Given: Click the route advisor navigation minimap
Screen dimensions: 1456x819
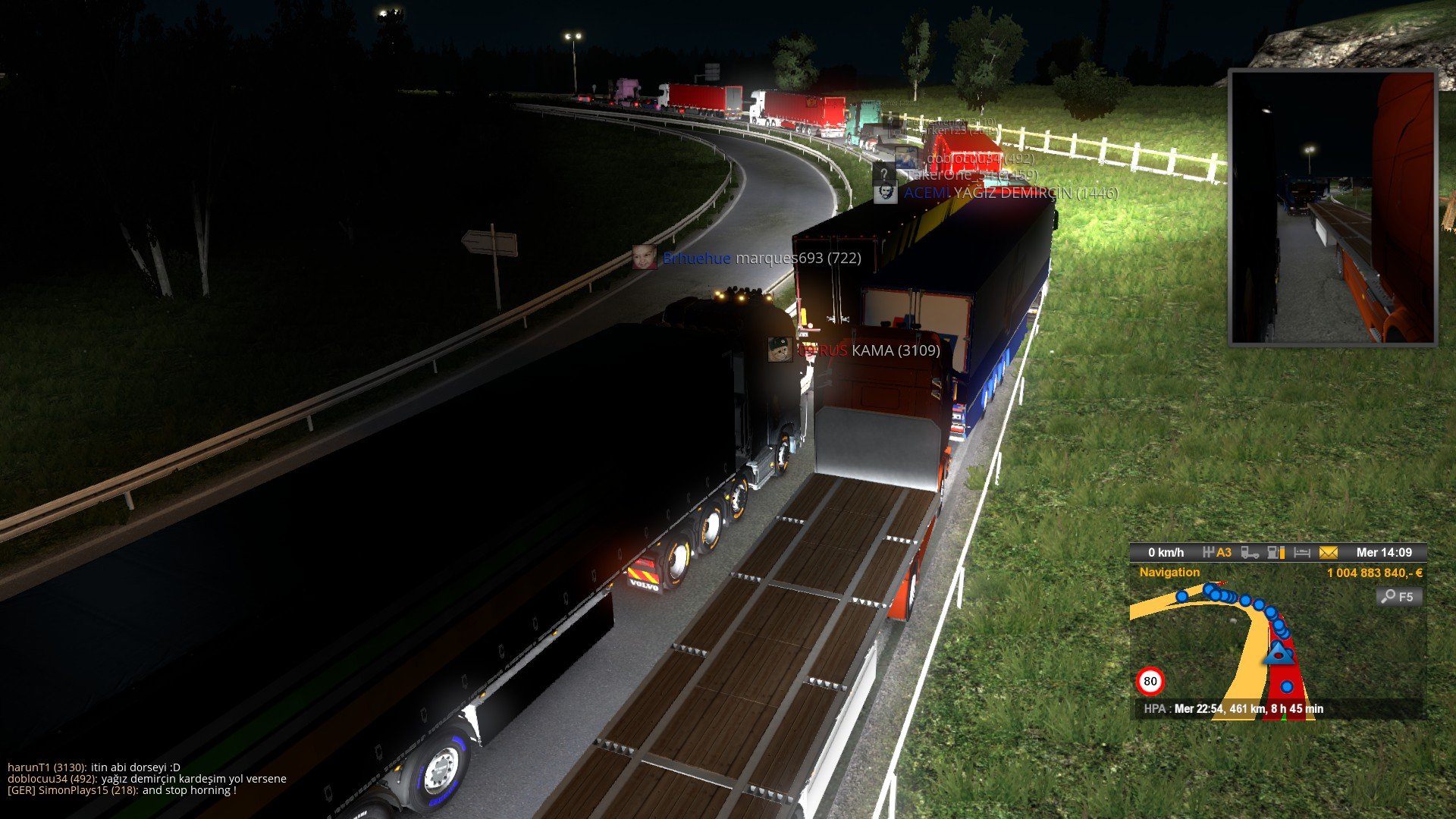Looking at the screenshot, I should point(1244,645).
